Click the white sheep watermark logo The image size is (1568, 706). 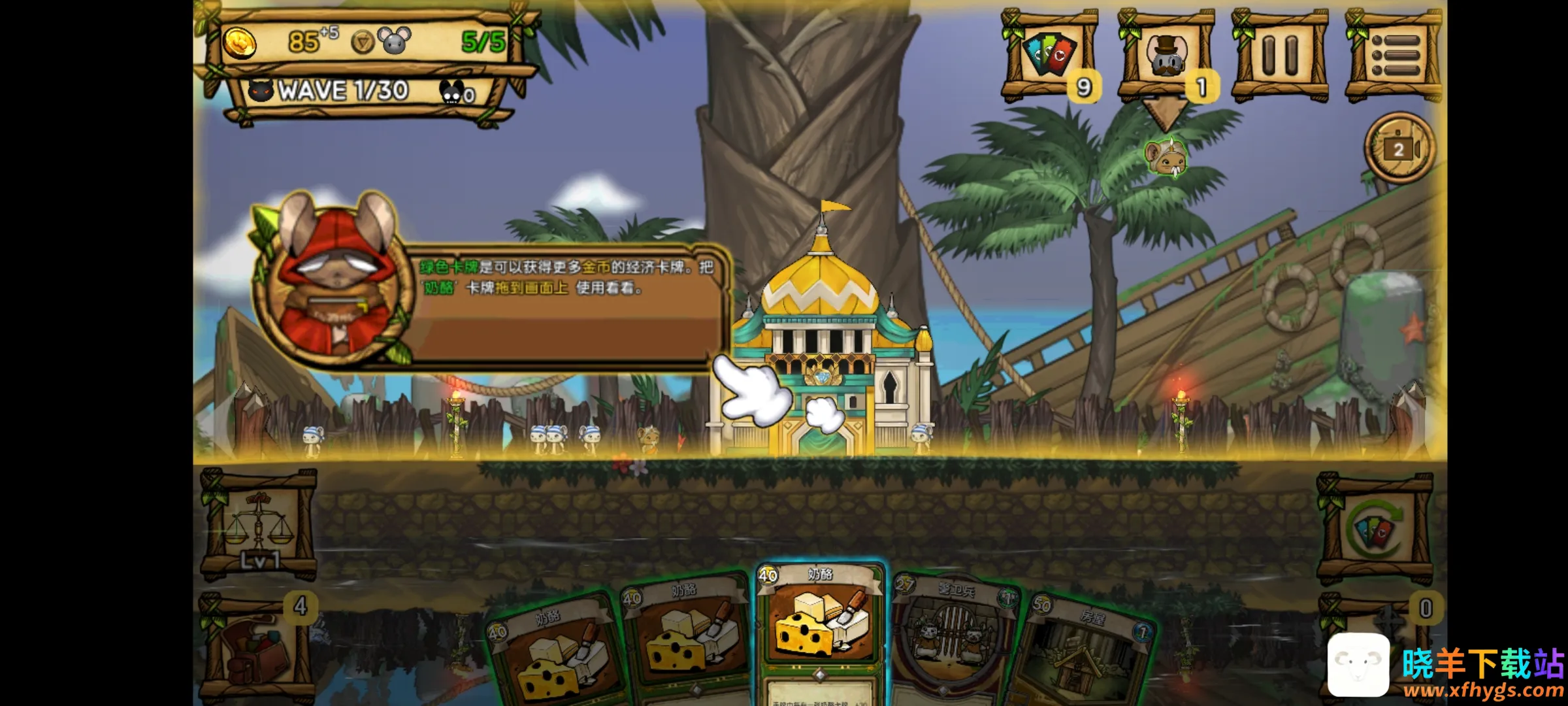click(x=1358, y=664)
